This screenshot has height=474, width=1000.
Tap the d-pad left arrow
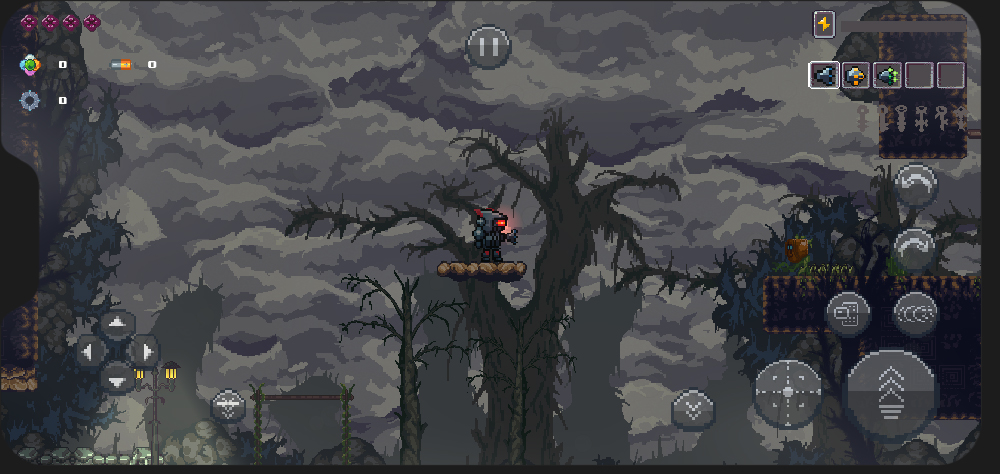click(89, 351)
